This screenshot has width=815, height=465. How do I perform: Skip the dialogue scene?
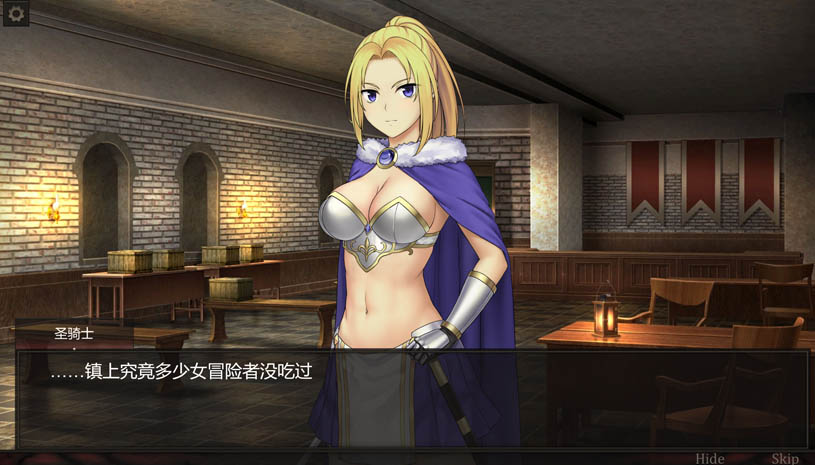784,458
